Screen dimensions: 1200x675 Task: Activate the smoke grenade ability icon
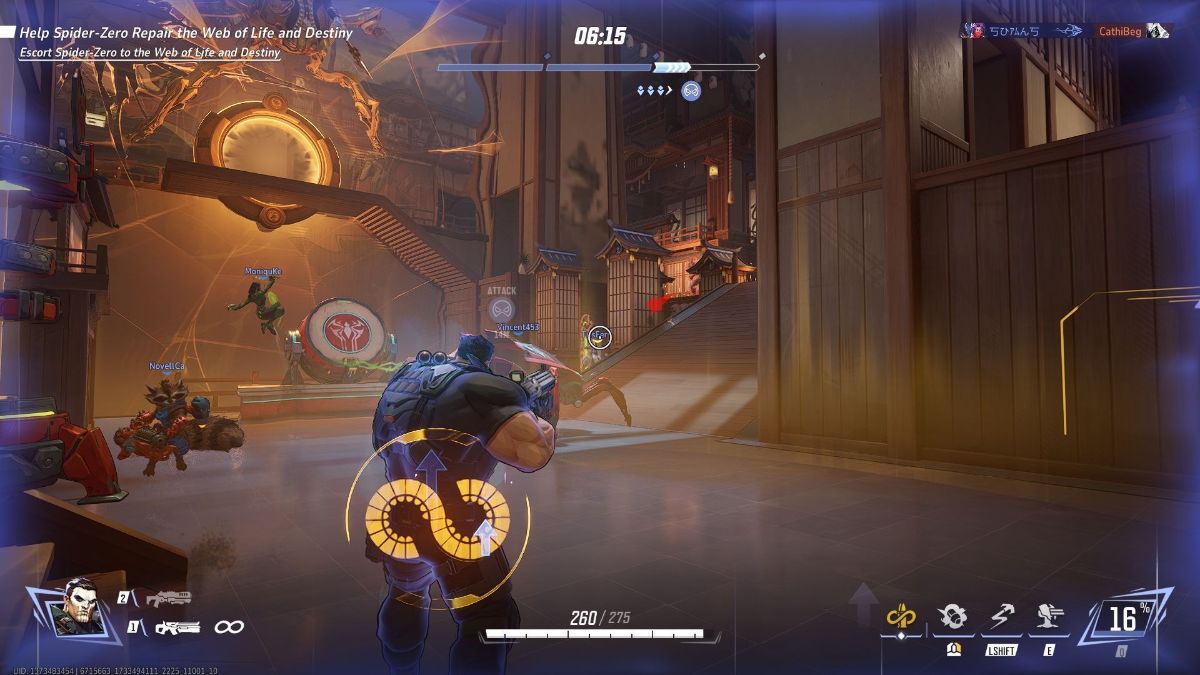pyautogui.click(x=951, y=618)
